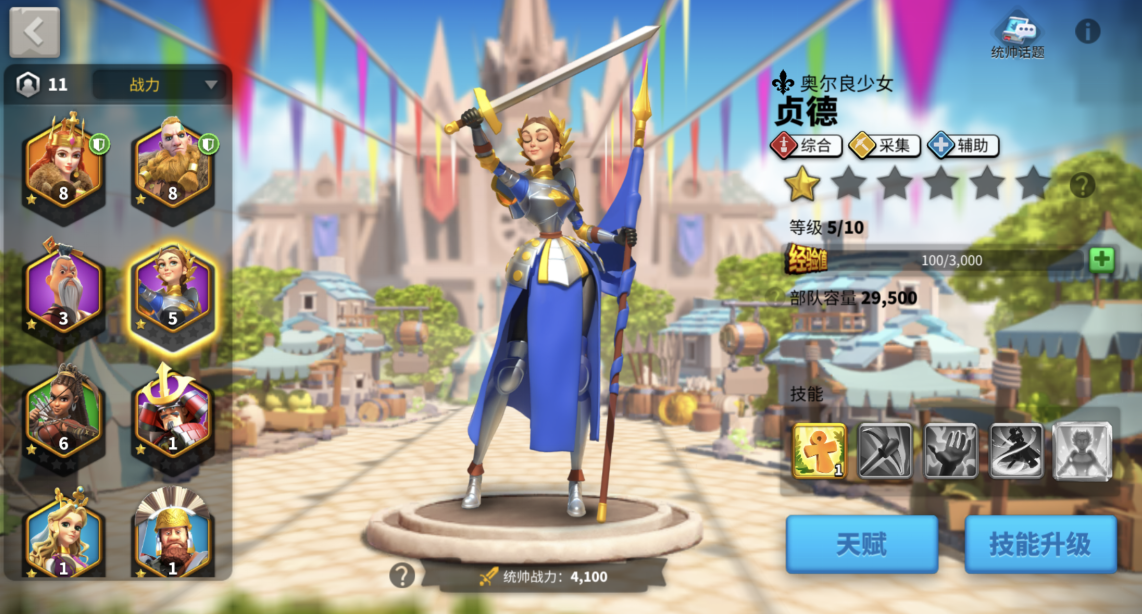Pick the blonde crowned woman commander portrait
Screen dimensions: 1142x614
pos(64,535)
